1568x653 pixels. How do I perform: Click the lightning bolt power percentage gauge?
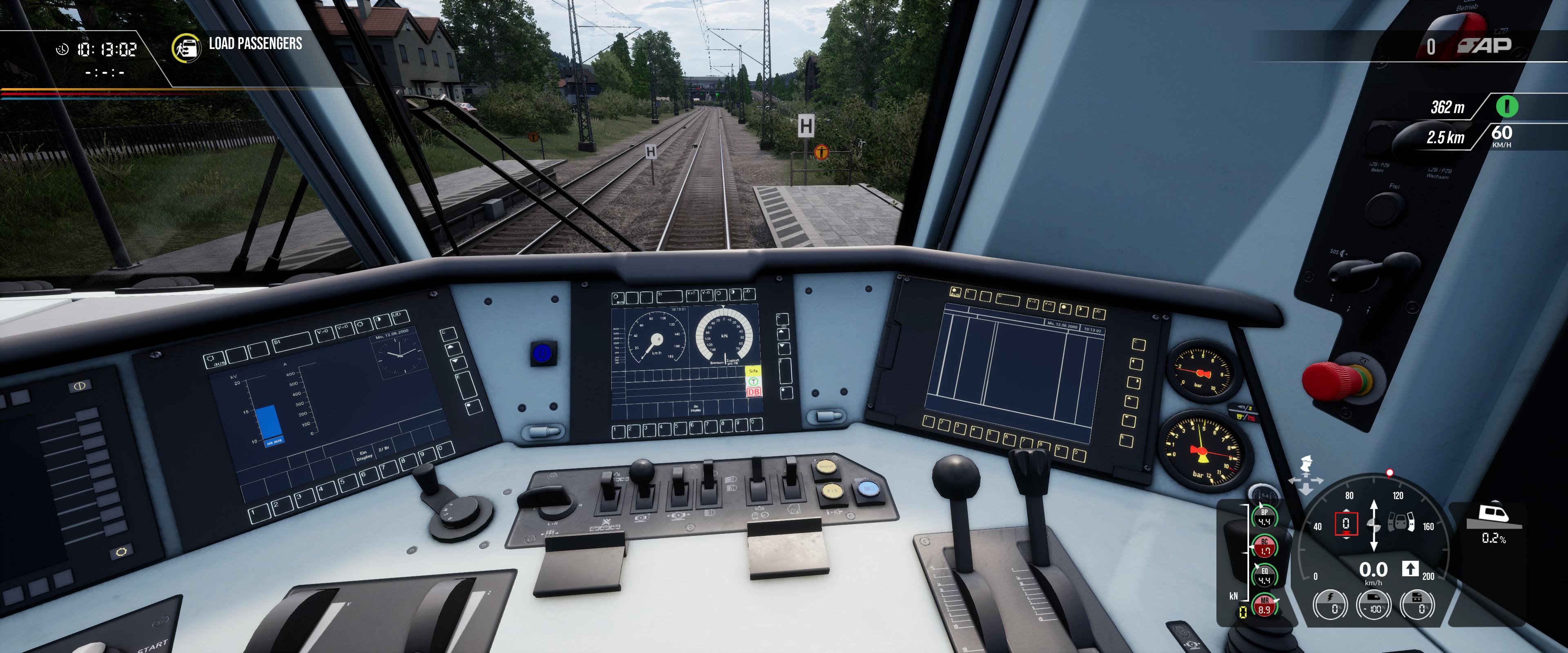(x=1330, y=605)
